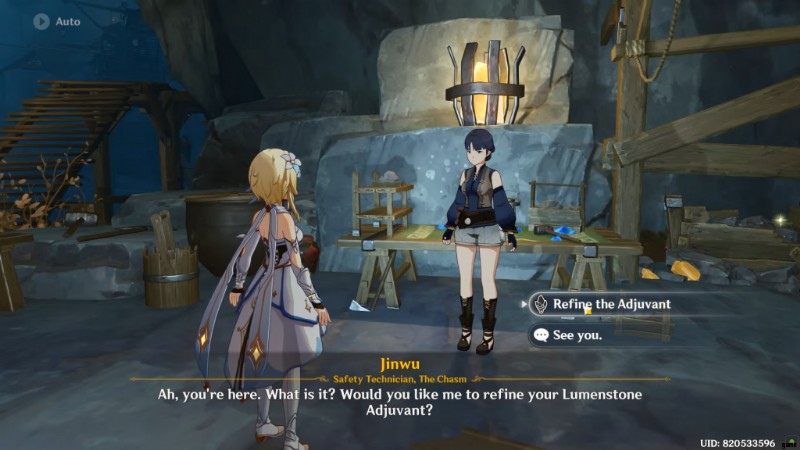Choose the "Refine the Adjuvant" dialogue option
The image size is (800, 450).
[611, 304]
